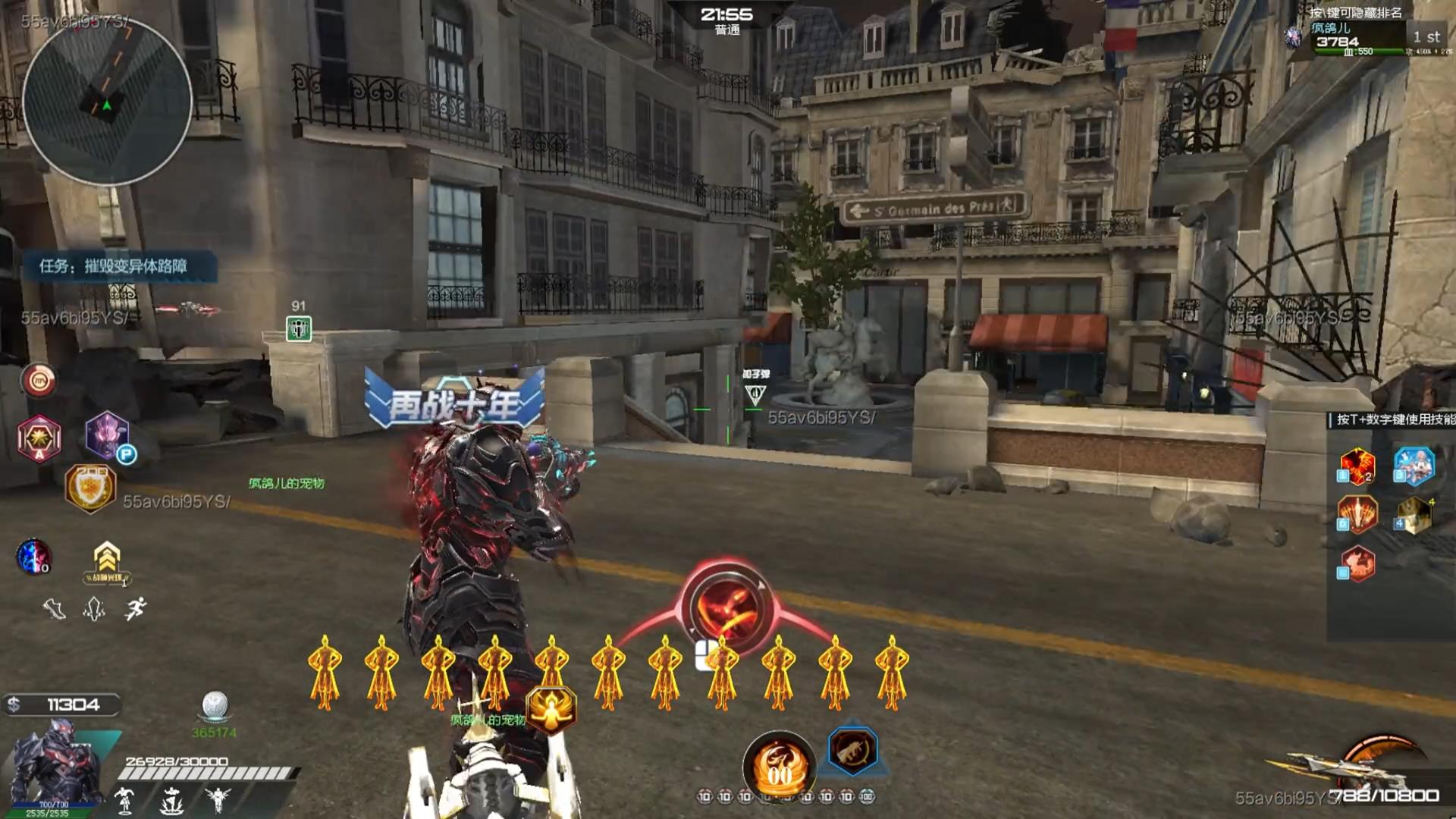
Task: Activate the blue and red orb icon
Action: coord(34,556)
